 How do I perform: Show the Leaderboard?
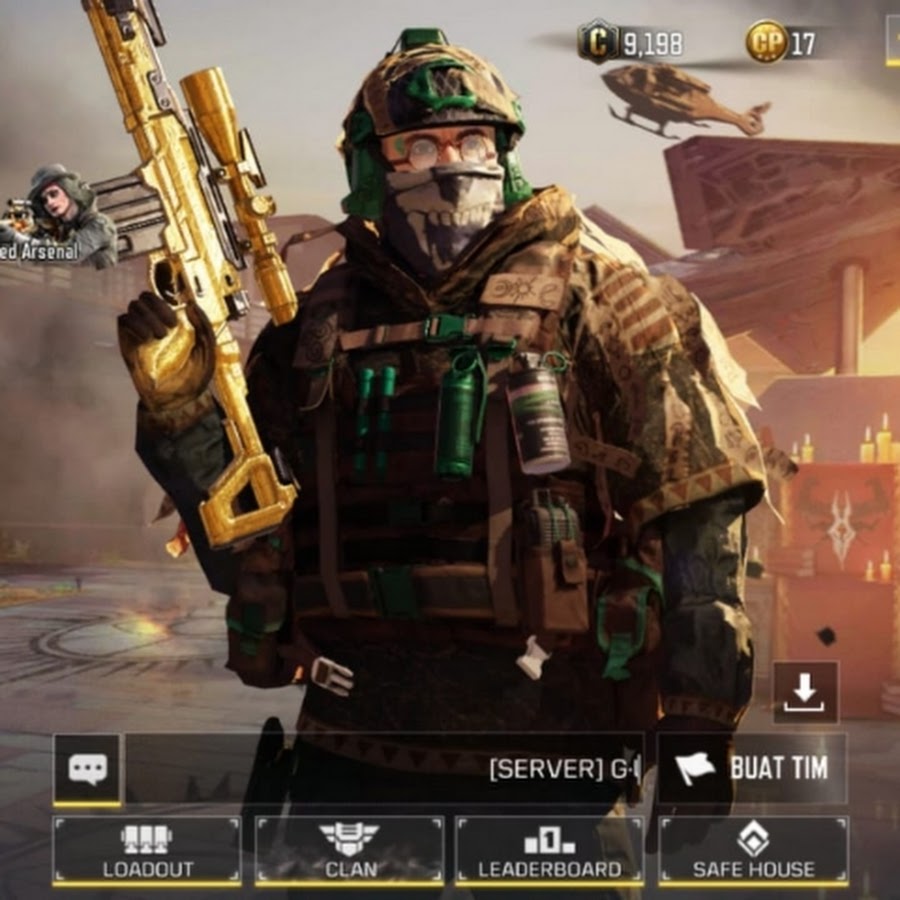click(549, 851)
